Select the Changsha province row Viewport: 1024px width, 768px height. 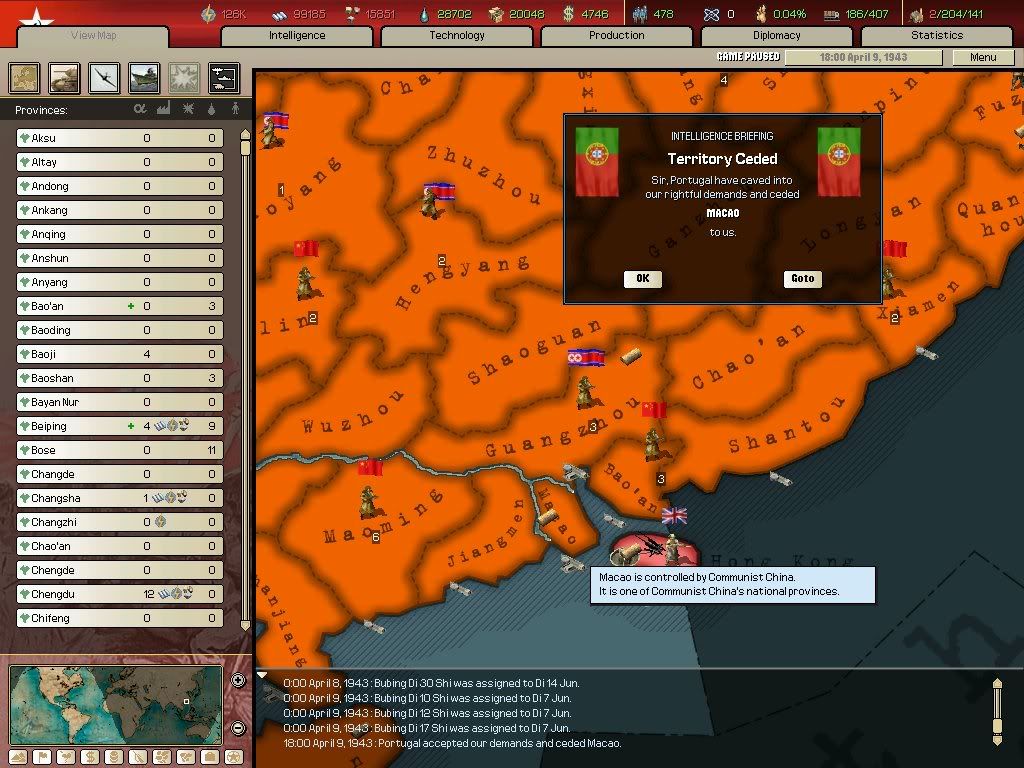(x=119, y=498)
